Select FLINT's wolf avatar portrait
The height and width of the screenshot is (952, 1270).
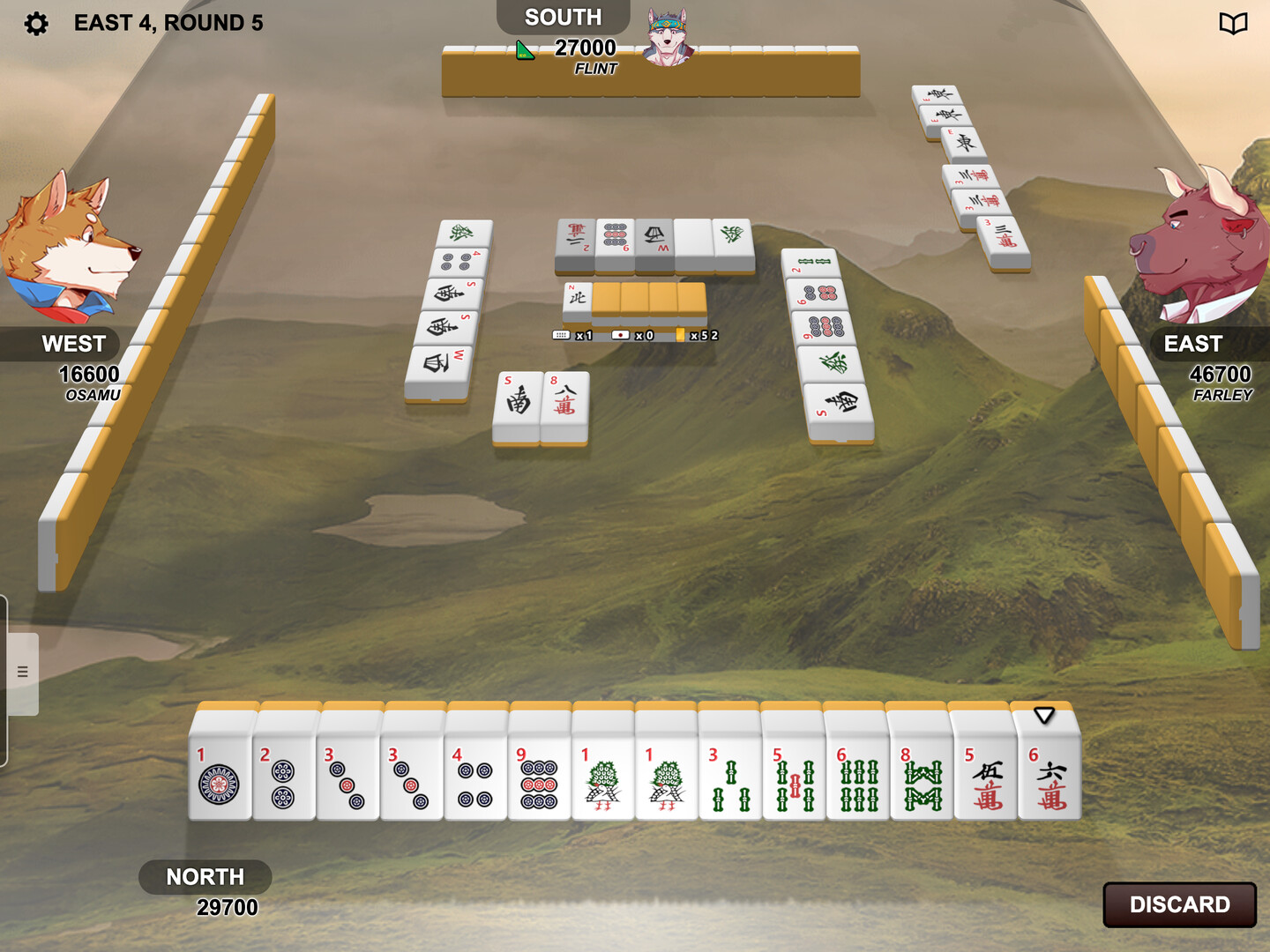click(x=666, y=37)
